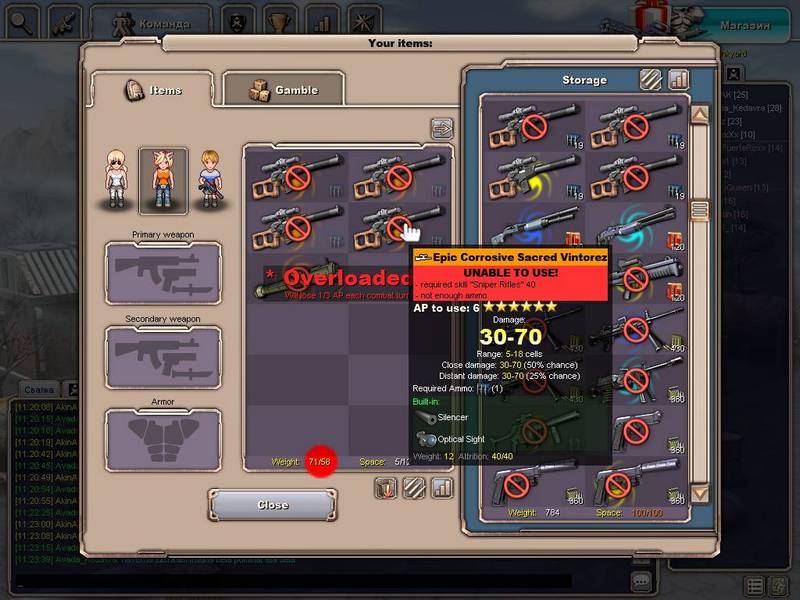Click the bar chart icon in the Storage header
This screenshot has height=600, width=800.
pyautogui.click(x=679, y=79)
